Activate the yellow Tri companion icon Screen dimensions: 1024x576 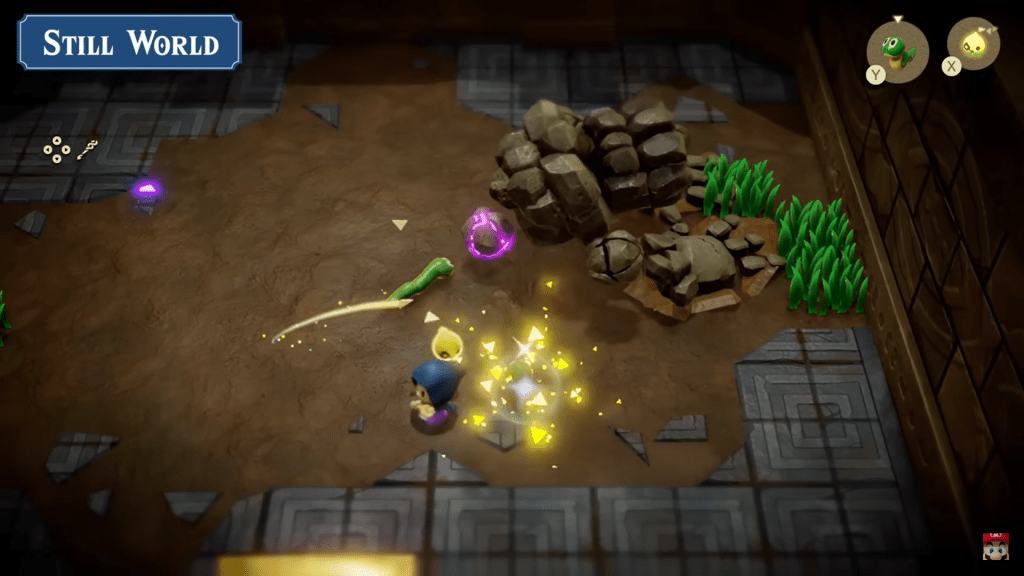[x=973, y=44]
